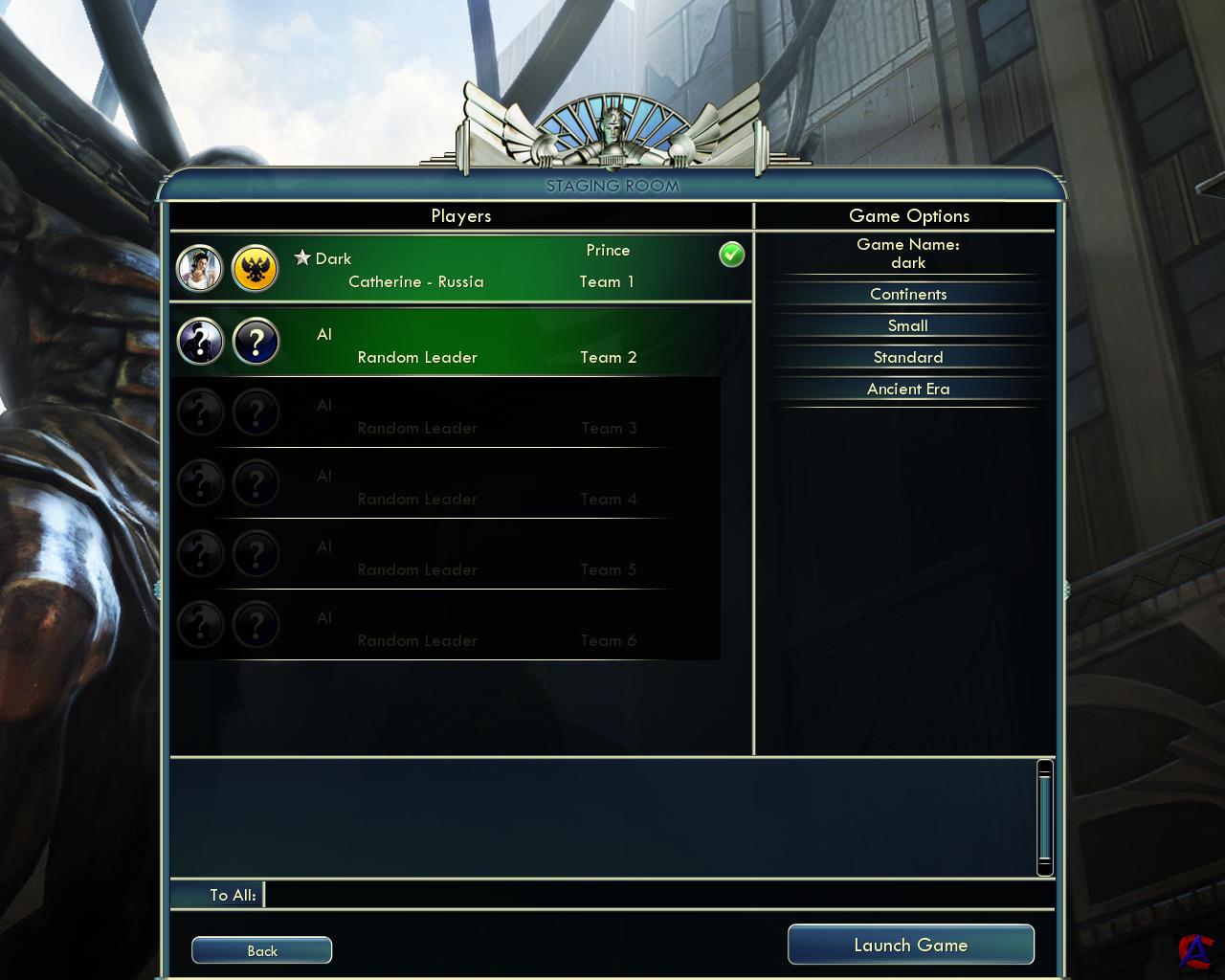
Task: Click the Russia civilization emblem
Action: (256, 269)
